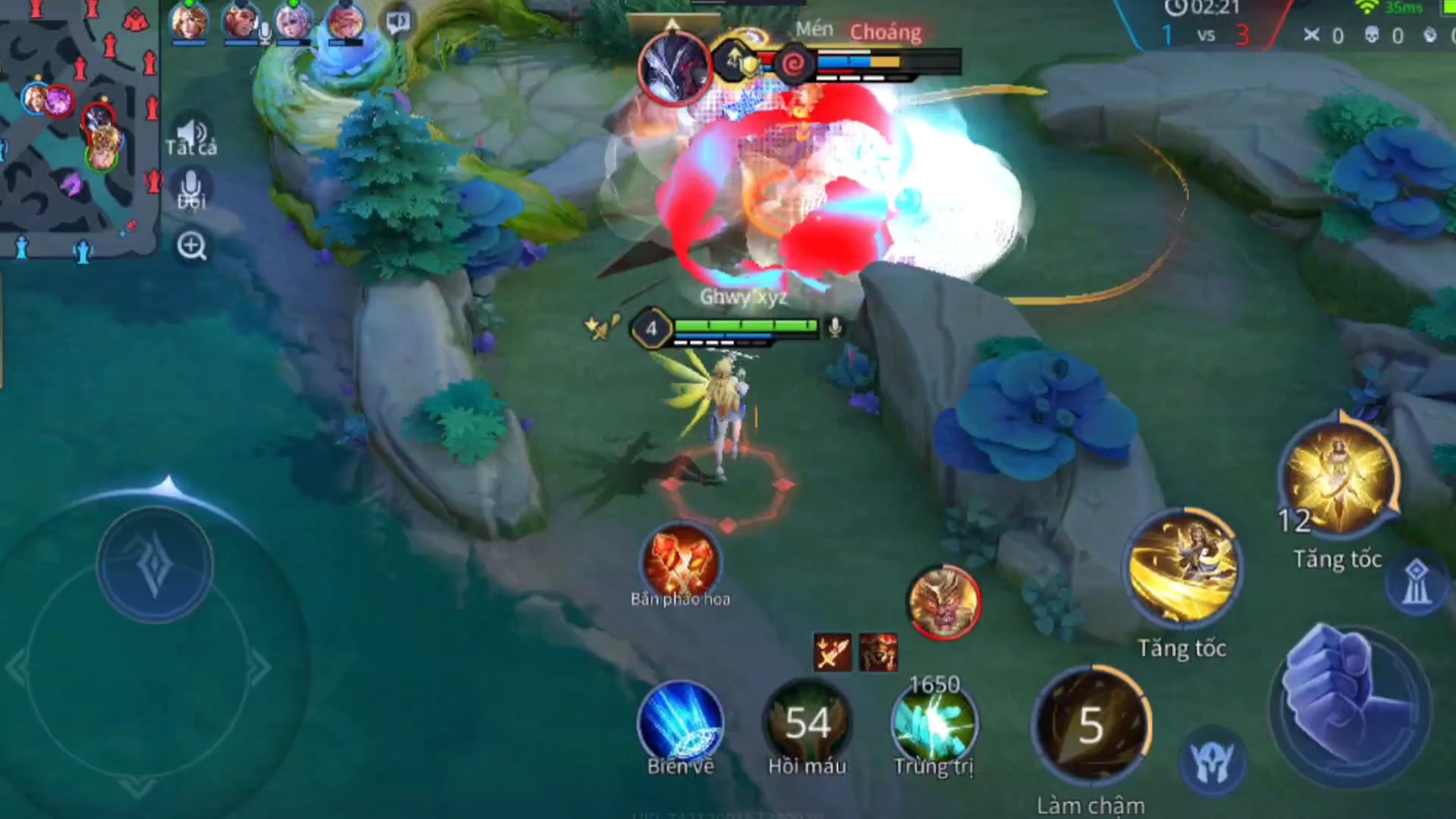1456x819 pixels.
Task: Activate the "Hồi máu" heal ability
Action: [x=807, y=723]
